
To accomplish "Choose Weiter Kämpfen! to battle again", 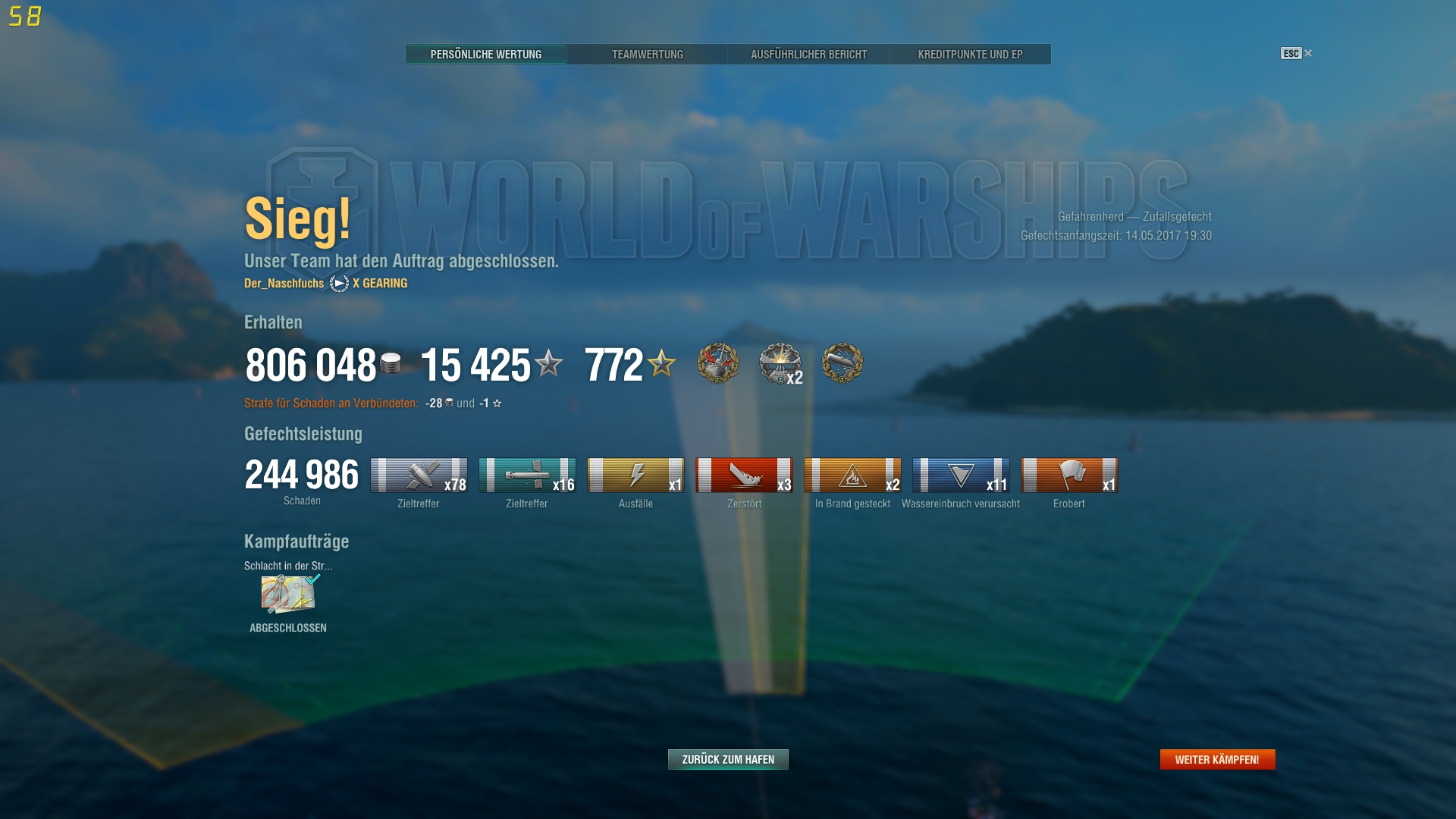I will tap(1217, 759).
